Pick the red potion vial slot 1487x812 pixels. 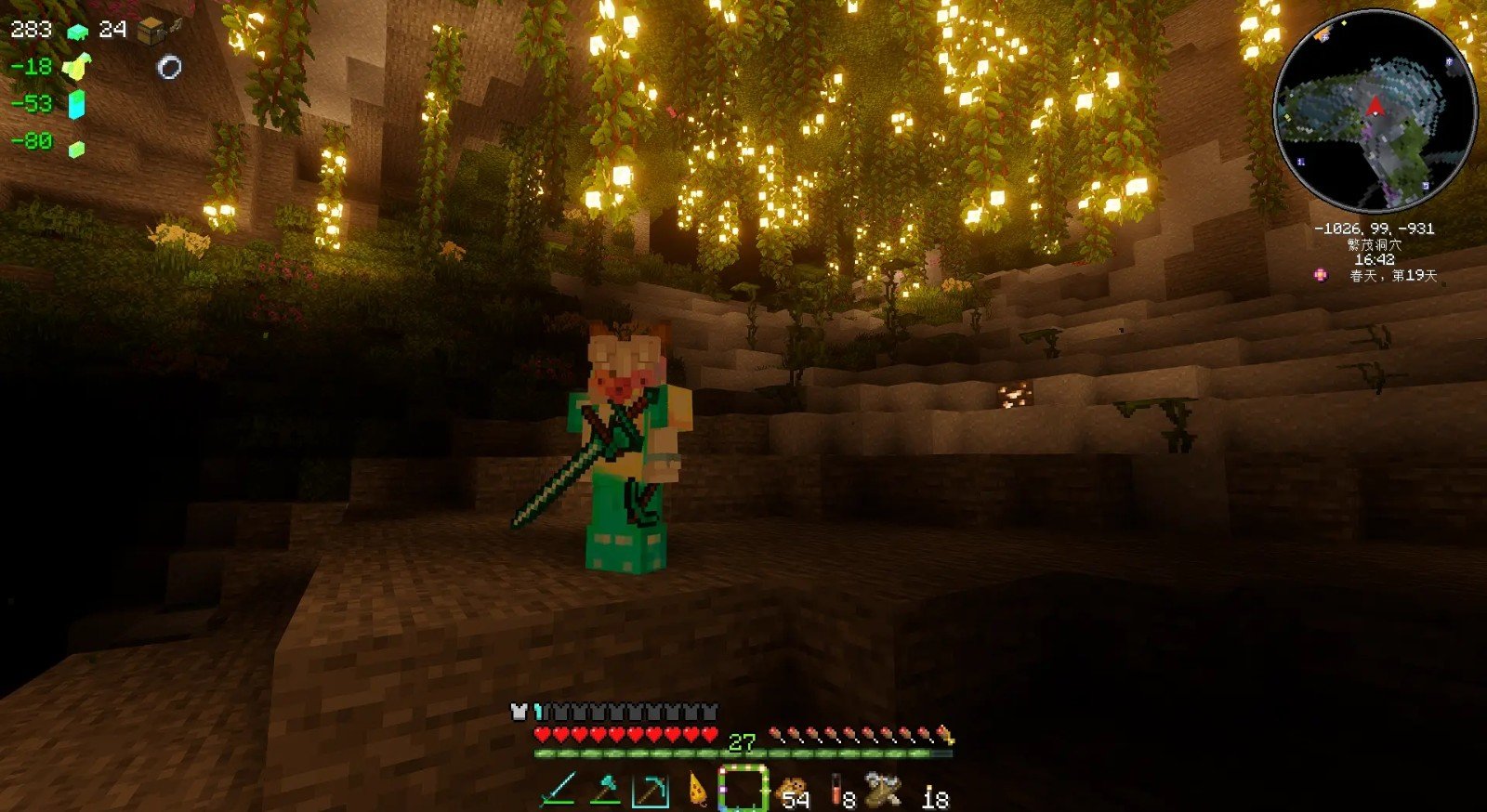tap(838, 792)
